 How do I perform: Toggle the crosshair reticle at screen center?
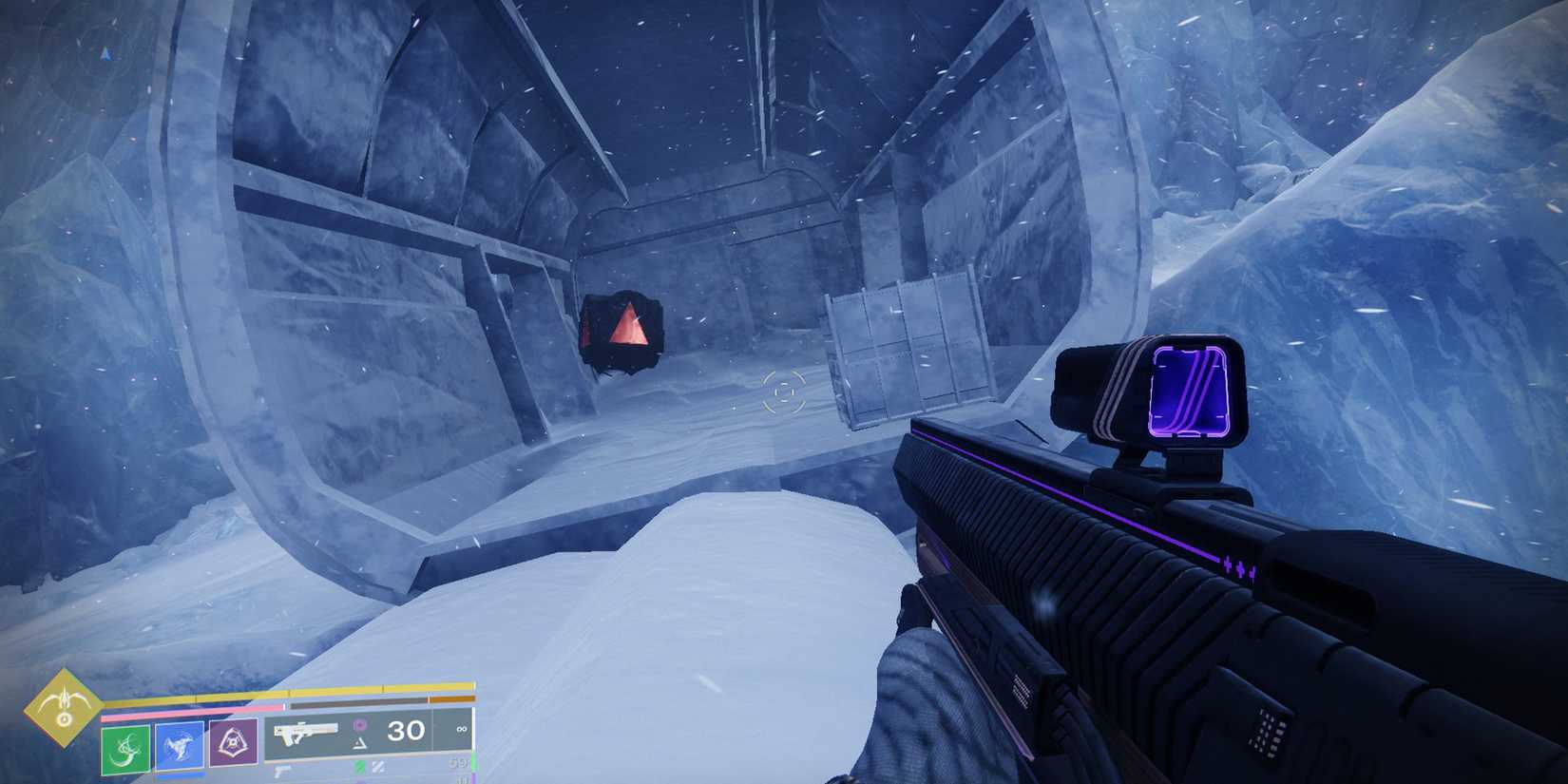coord(783,391)
